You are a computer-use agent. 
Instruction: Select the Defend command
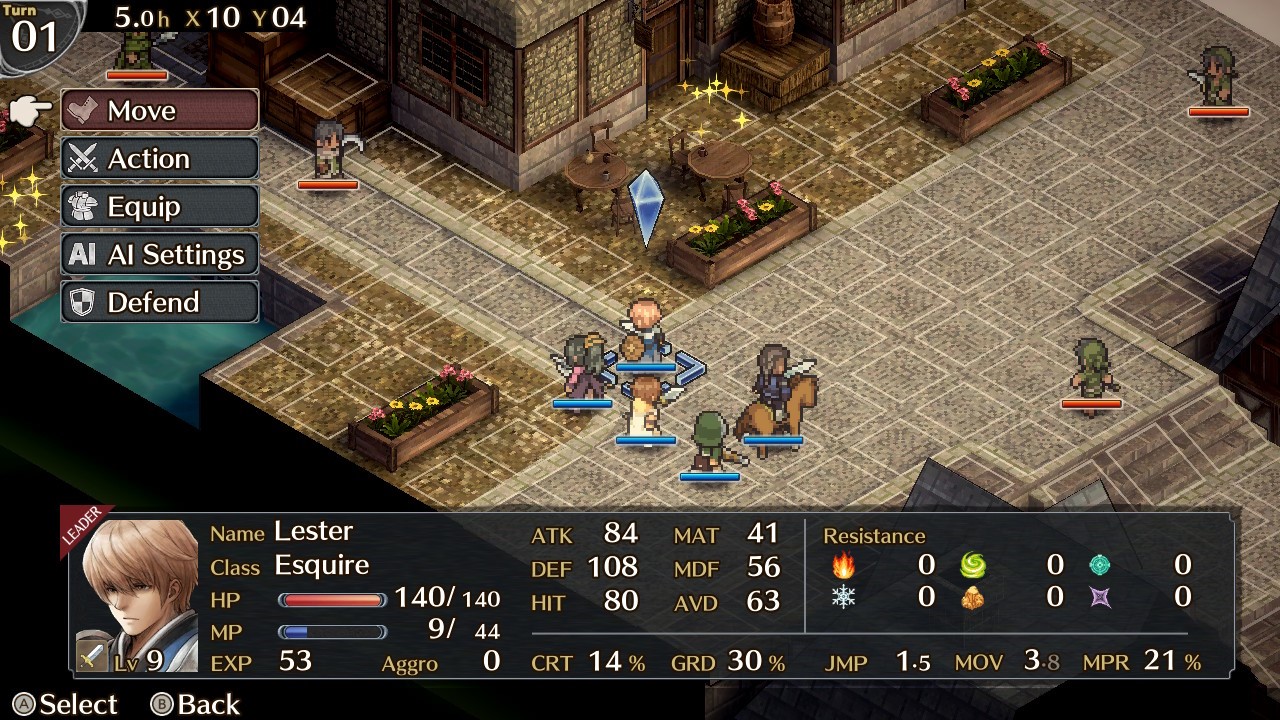pos(160,302)
